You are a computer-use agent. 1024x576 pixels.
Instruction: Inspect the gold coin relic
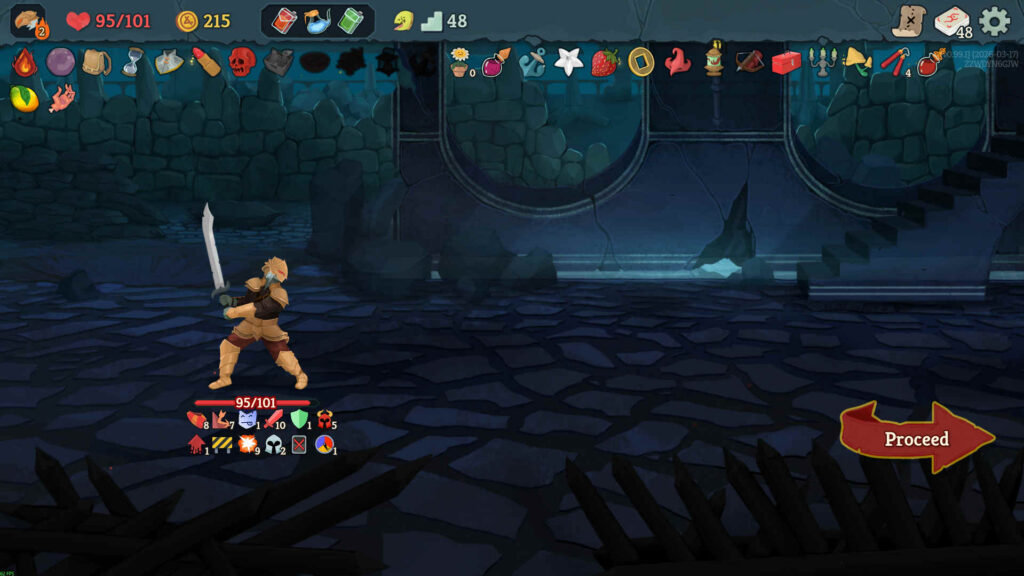641,62
